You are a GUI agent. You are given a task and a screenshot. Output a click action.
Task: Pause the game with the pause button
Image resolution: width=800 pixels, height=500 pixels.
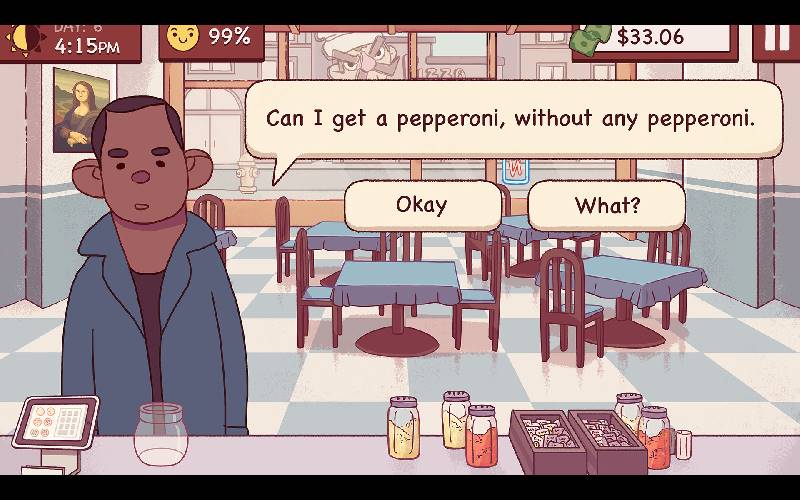click(x=777, y=36)
